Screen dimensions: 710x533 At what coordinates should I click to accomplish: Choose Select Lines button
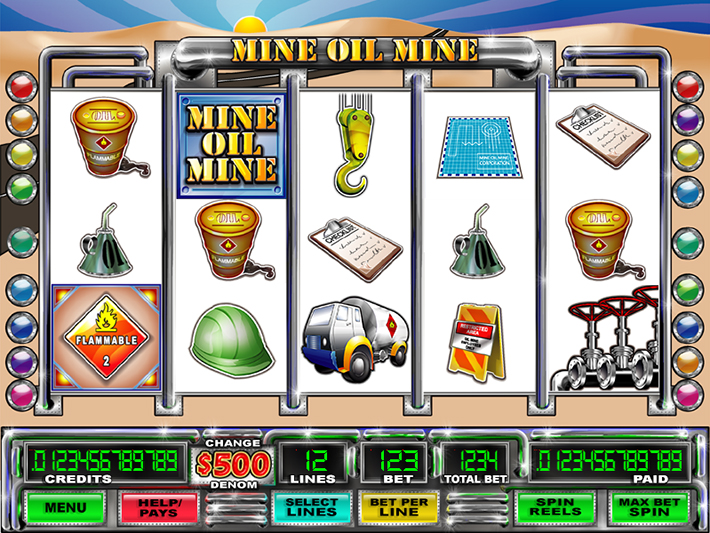[x=312, y=507]
